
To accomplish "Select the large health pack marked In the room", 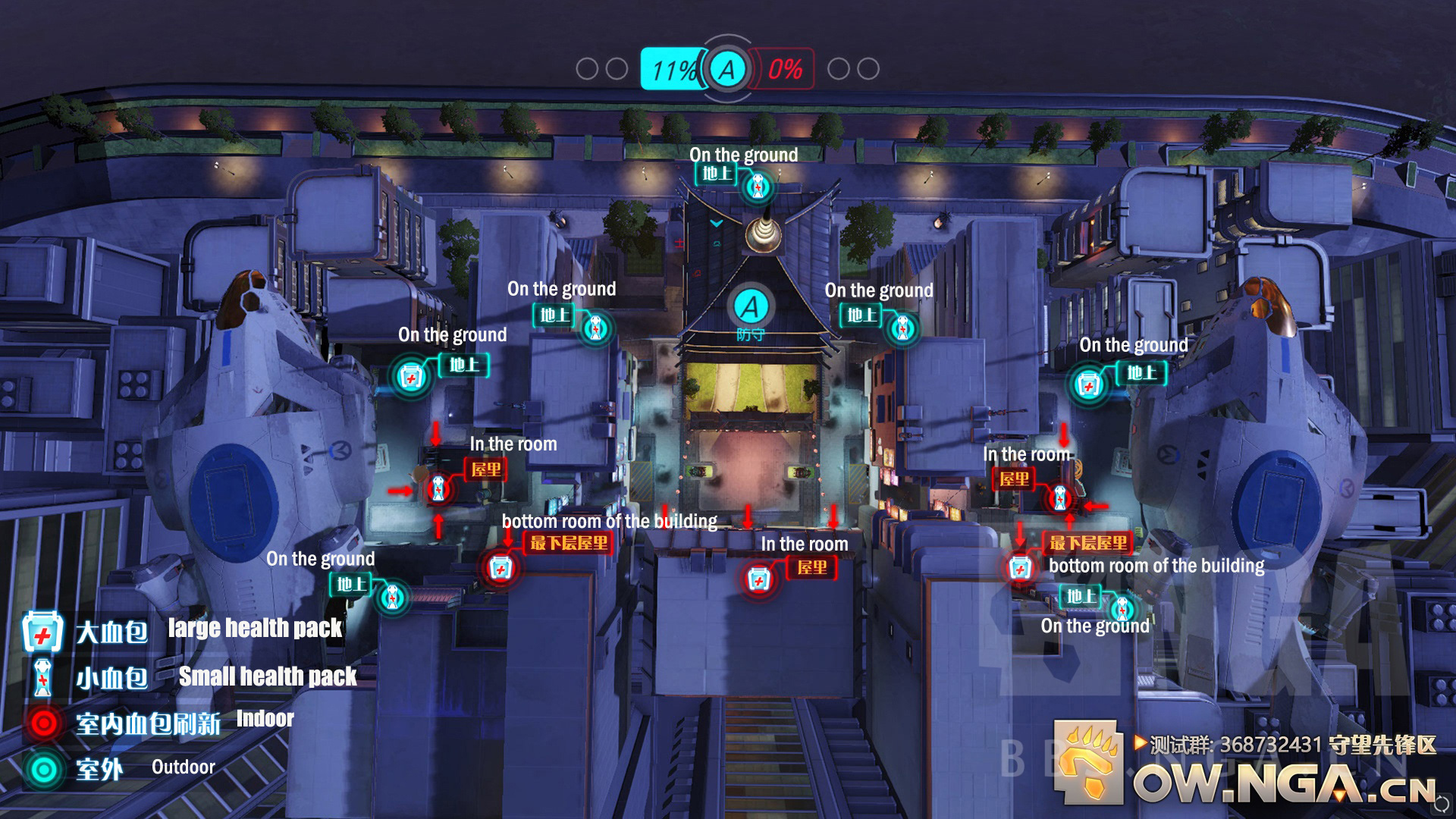I will point(758,580).
